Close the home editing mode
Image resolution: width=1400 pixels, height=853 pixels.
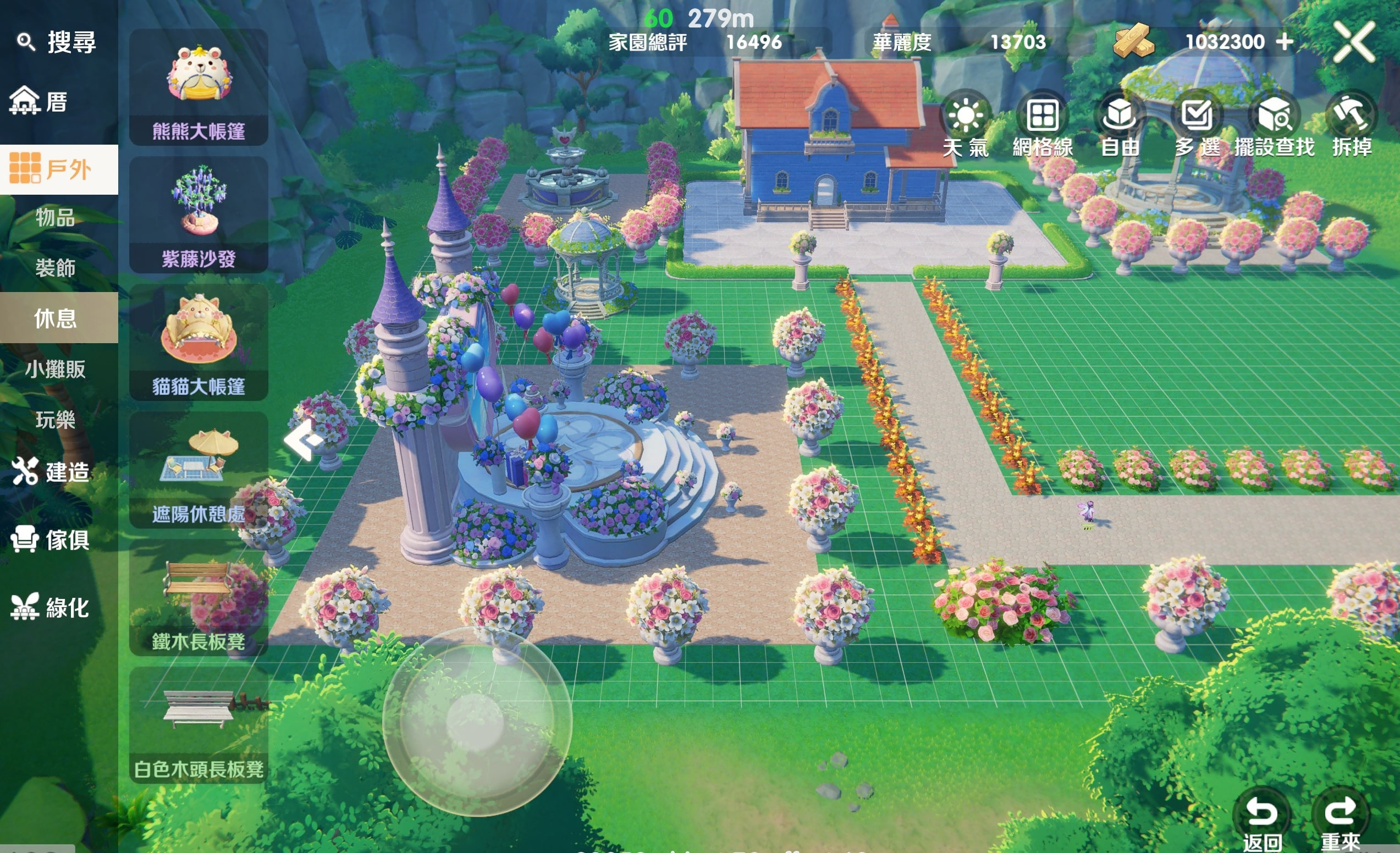[x=1354, y=42]
